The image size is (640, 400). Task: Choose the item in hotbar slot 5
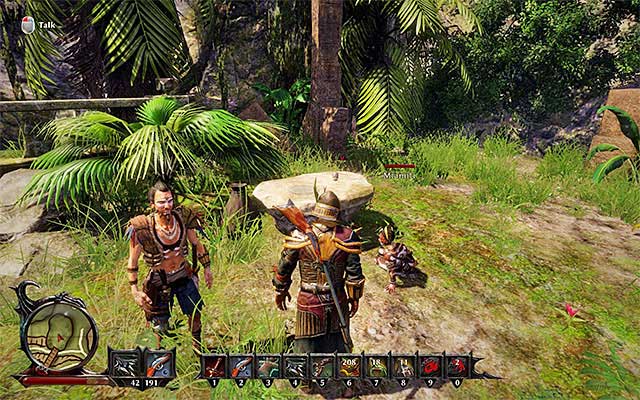(x=323, y=366)
